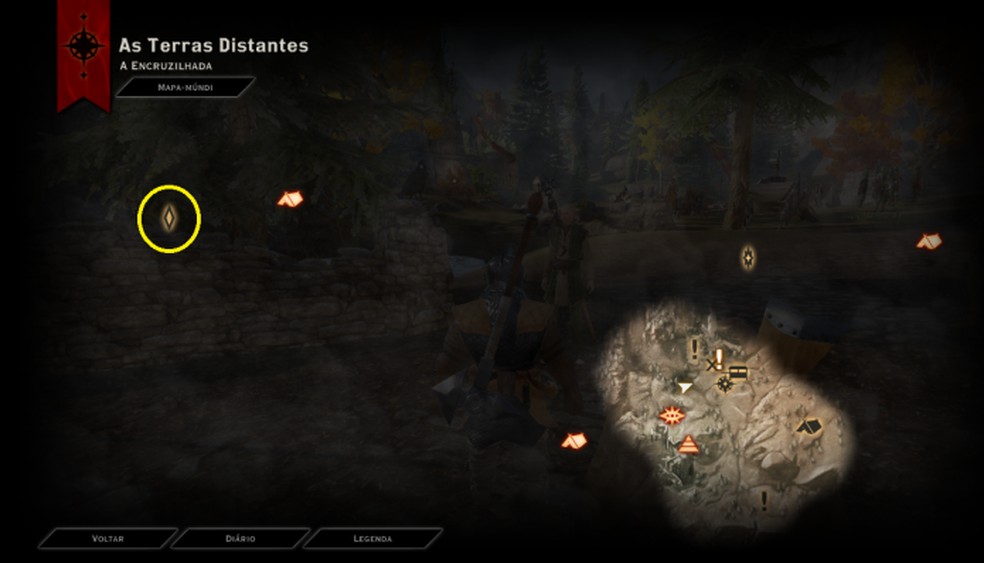Image resolution: width=984 pixels, height=563 pixels.
Task: Select the merchant chest map marker
Action: pos(739,372)
